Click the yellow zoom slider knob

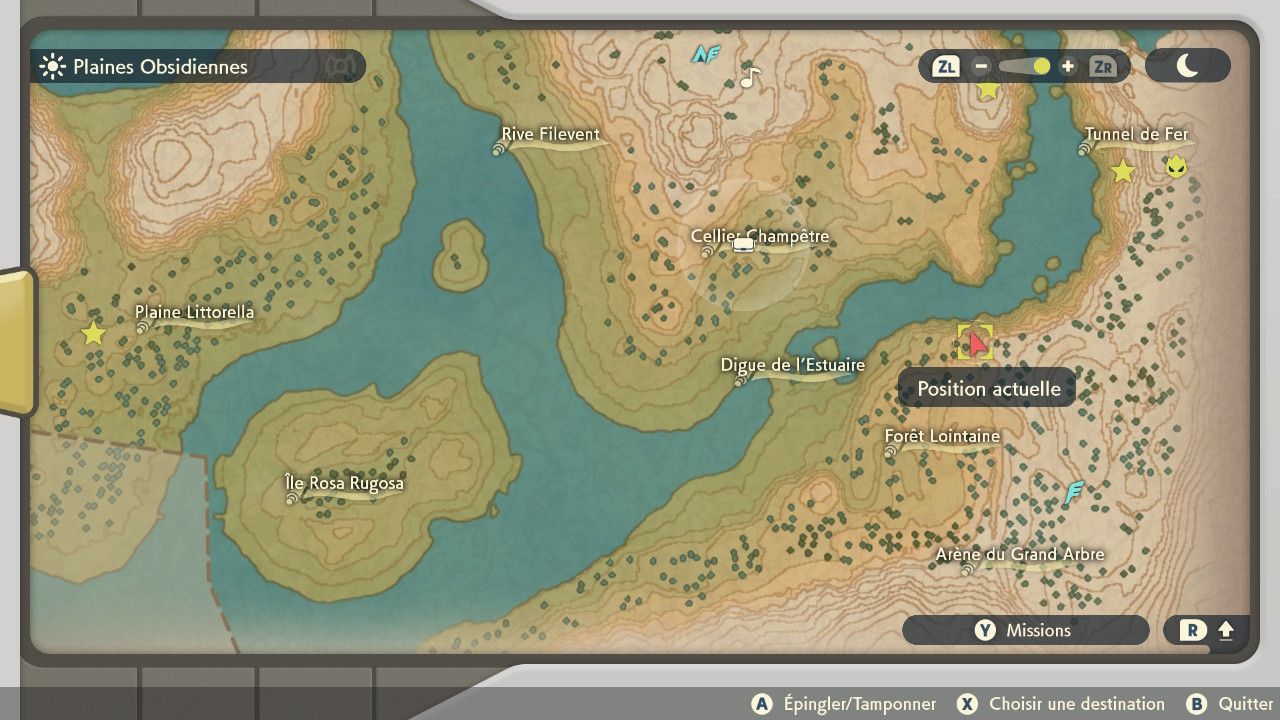click(x=1041, y=67)
